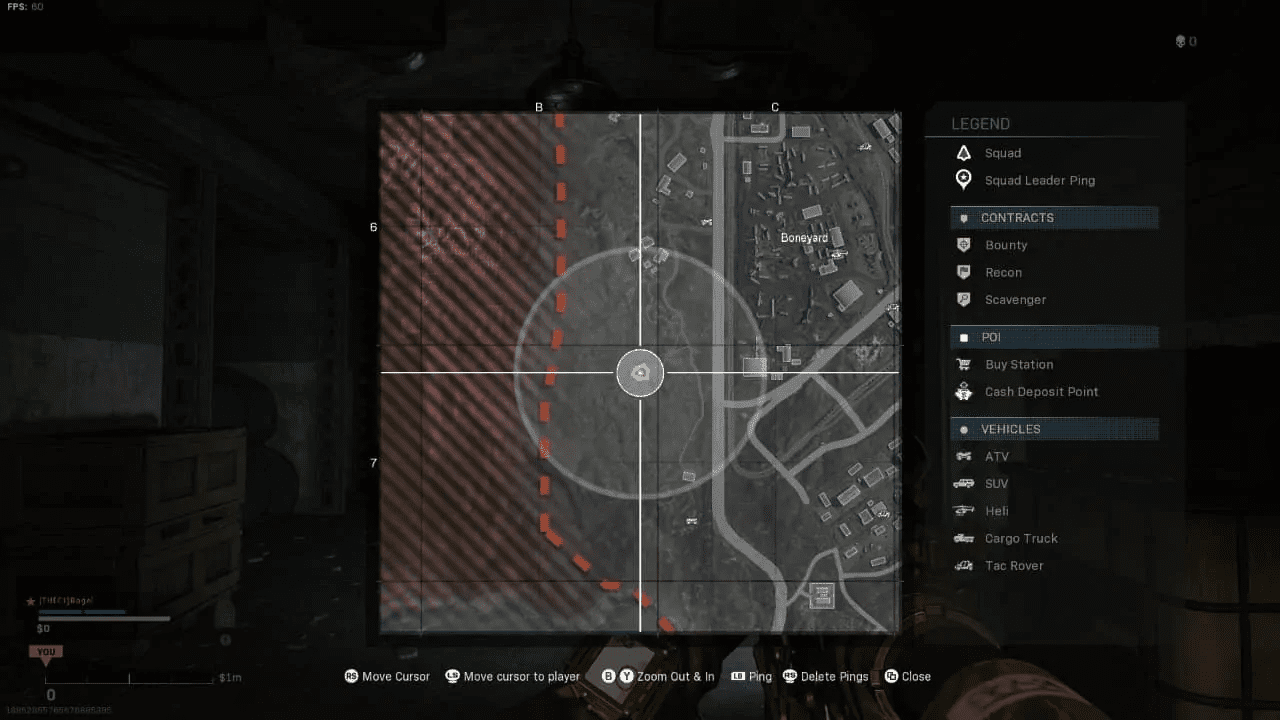1280x720 pixels.
Task: Click Delete Pings at the bottom bar
Action: tap(825, 676)
